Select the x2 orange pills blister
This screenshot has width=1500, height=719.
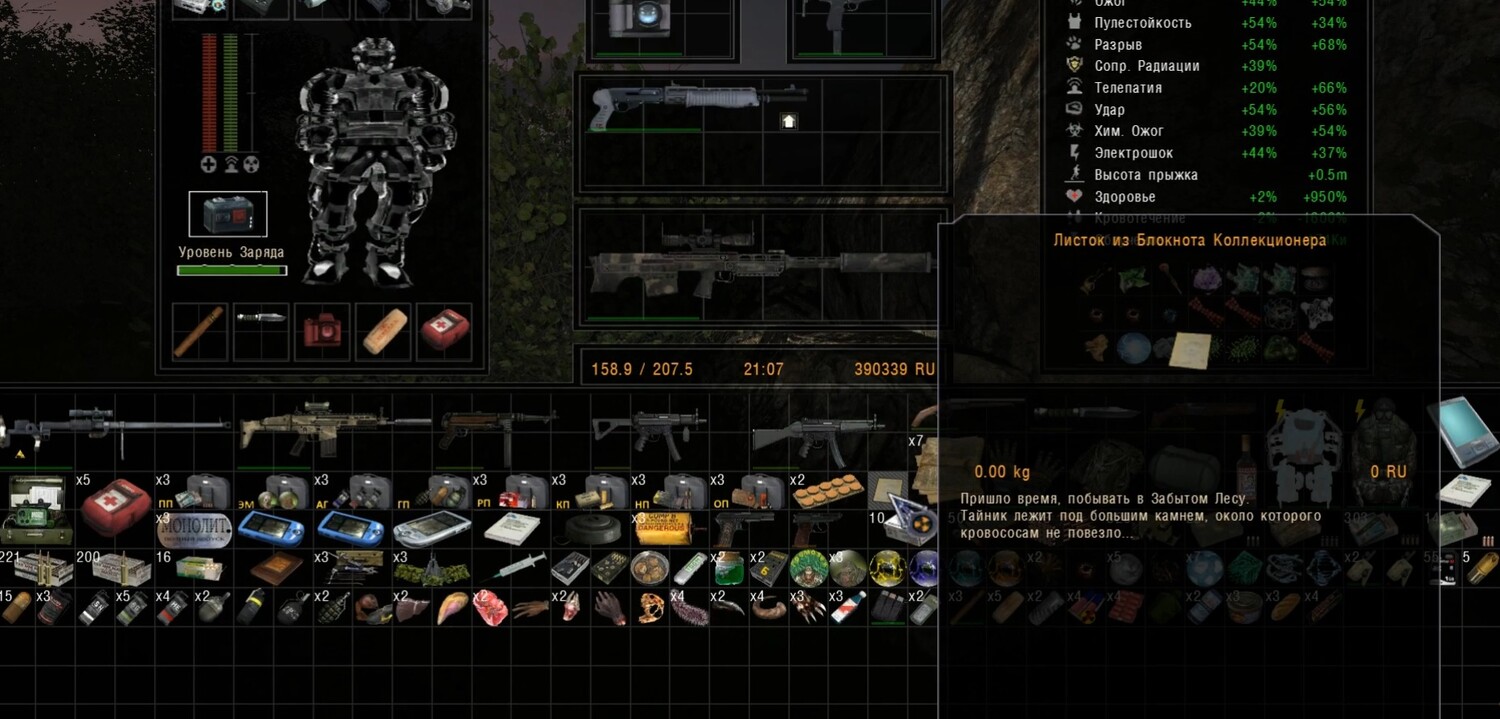tap(825, 490)
